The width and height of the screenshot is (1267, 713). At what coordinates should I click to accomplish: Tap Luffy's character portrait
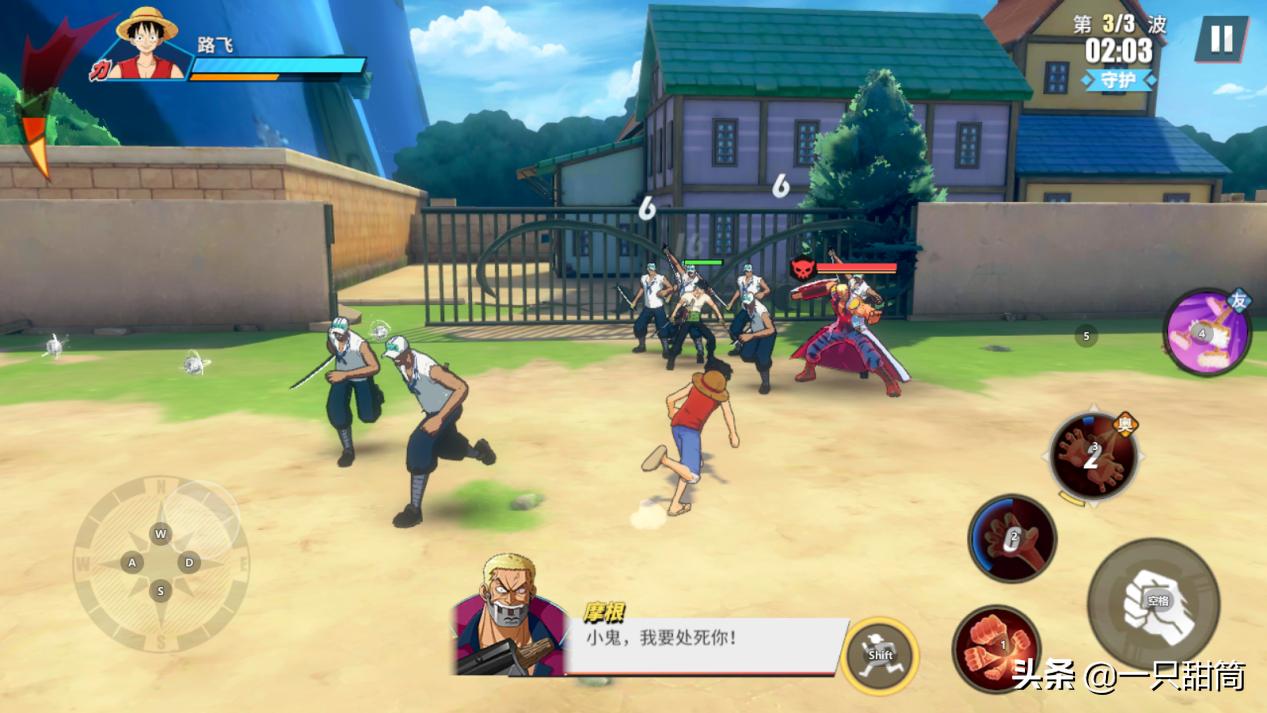coord(146,45)
